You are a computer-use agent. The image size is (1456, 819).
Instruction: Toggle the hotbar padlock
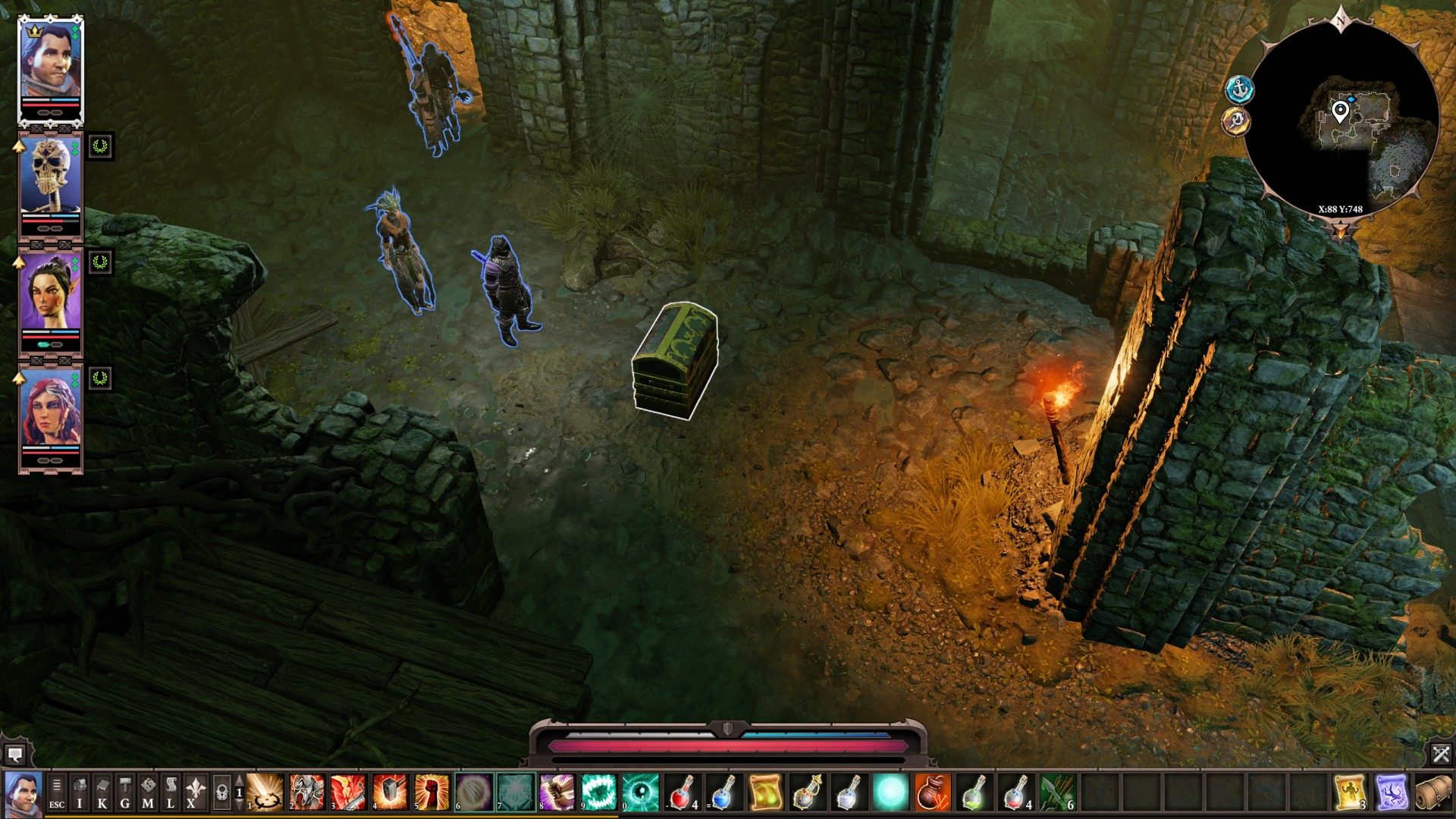tap(221, 792)
